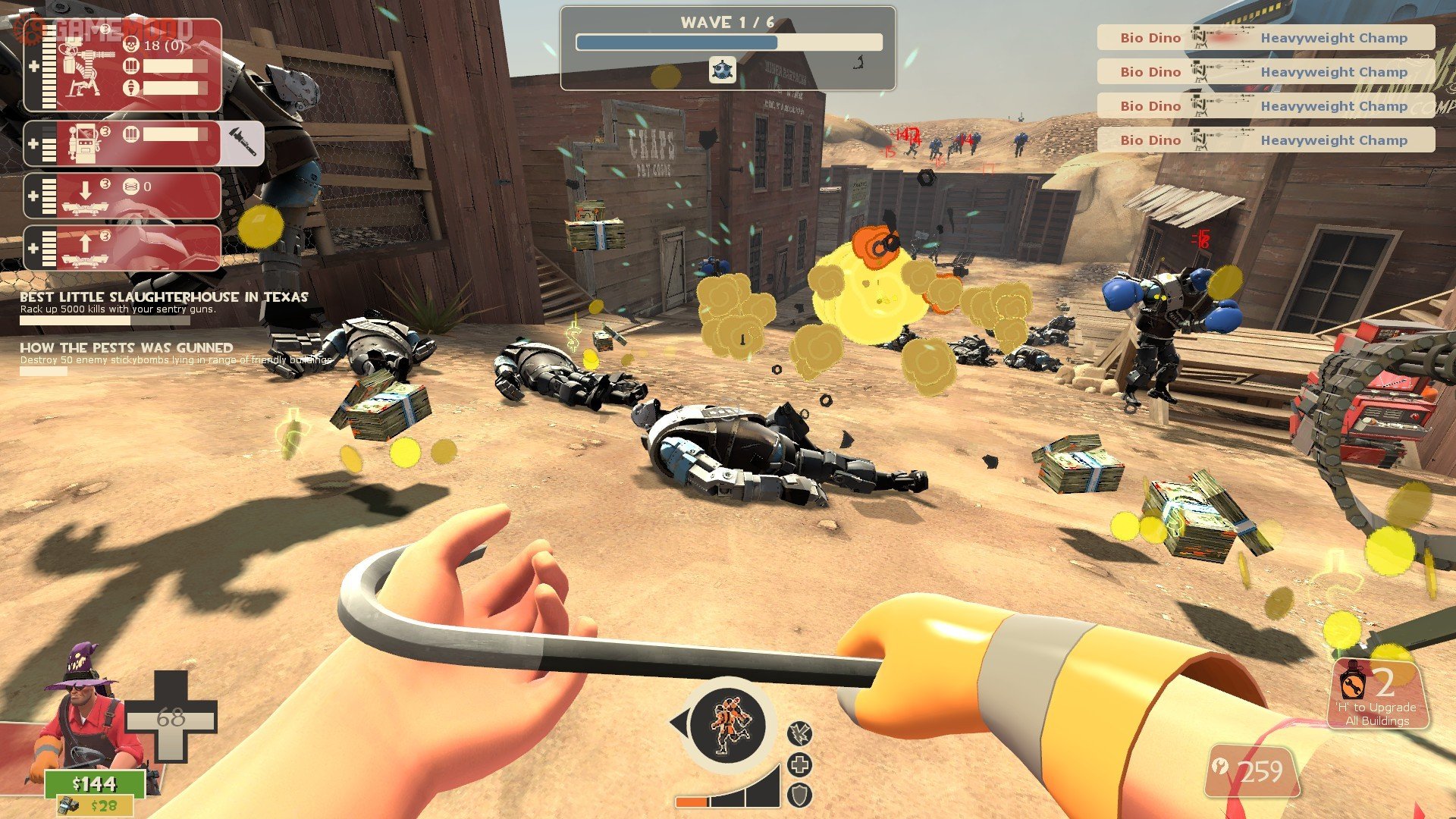Click the teleporter entrance status panel

click(123, 196)
